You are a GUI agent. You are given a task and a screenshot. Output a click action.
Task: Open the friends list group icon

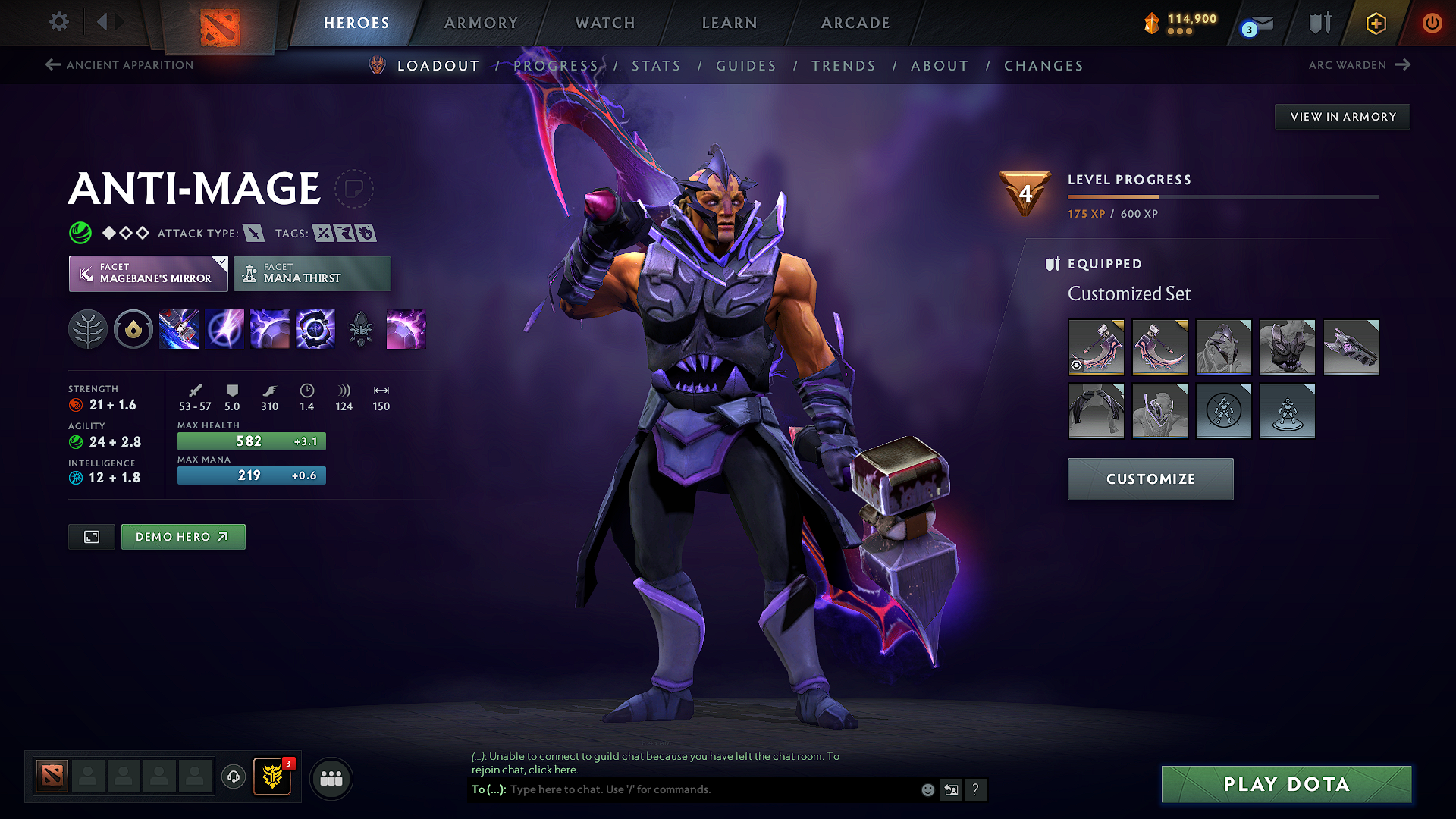(331, 778)
